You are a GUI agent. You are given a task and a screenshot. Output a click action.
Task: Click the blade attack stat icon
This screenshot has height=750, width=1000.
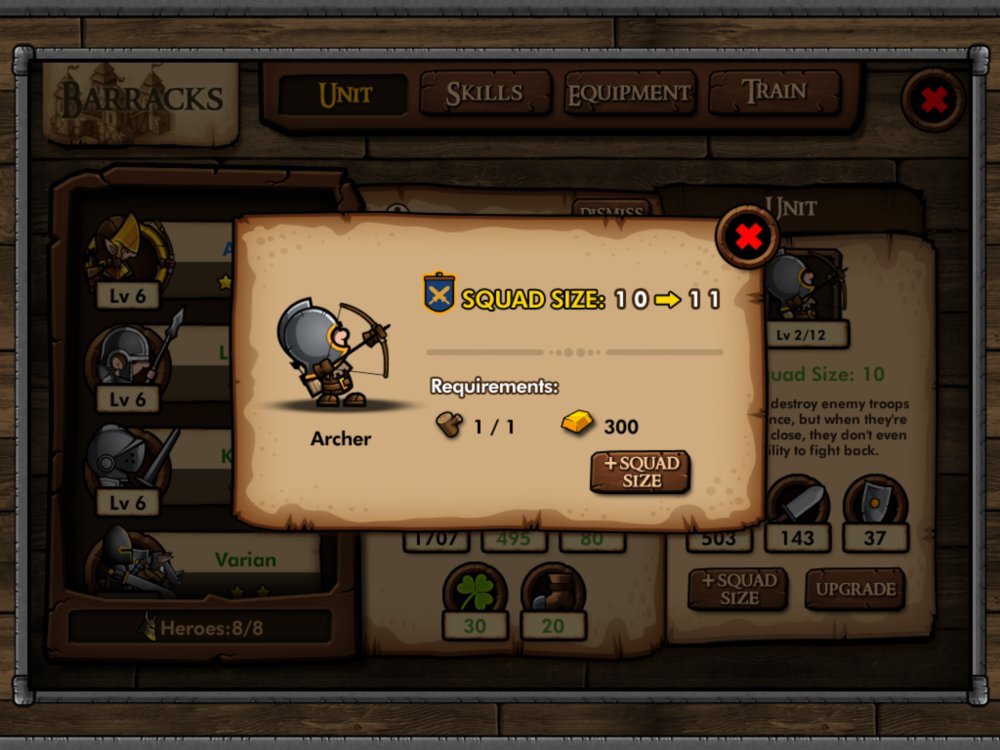tap(797, 501)
